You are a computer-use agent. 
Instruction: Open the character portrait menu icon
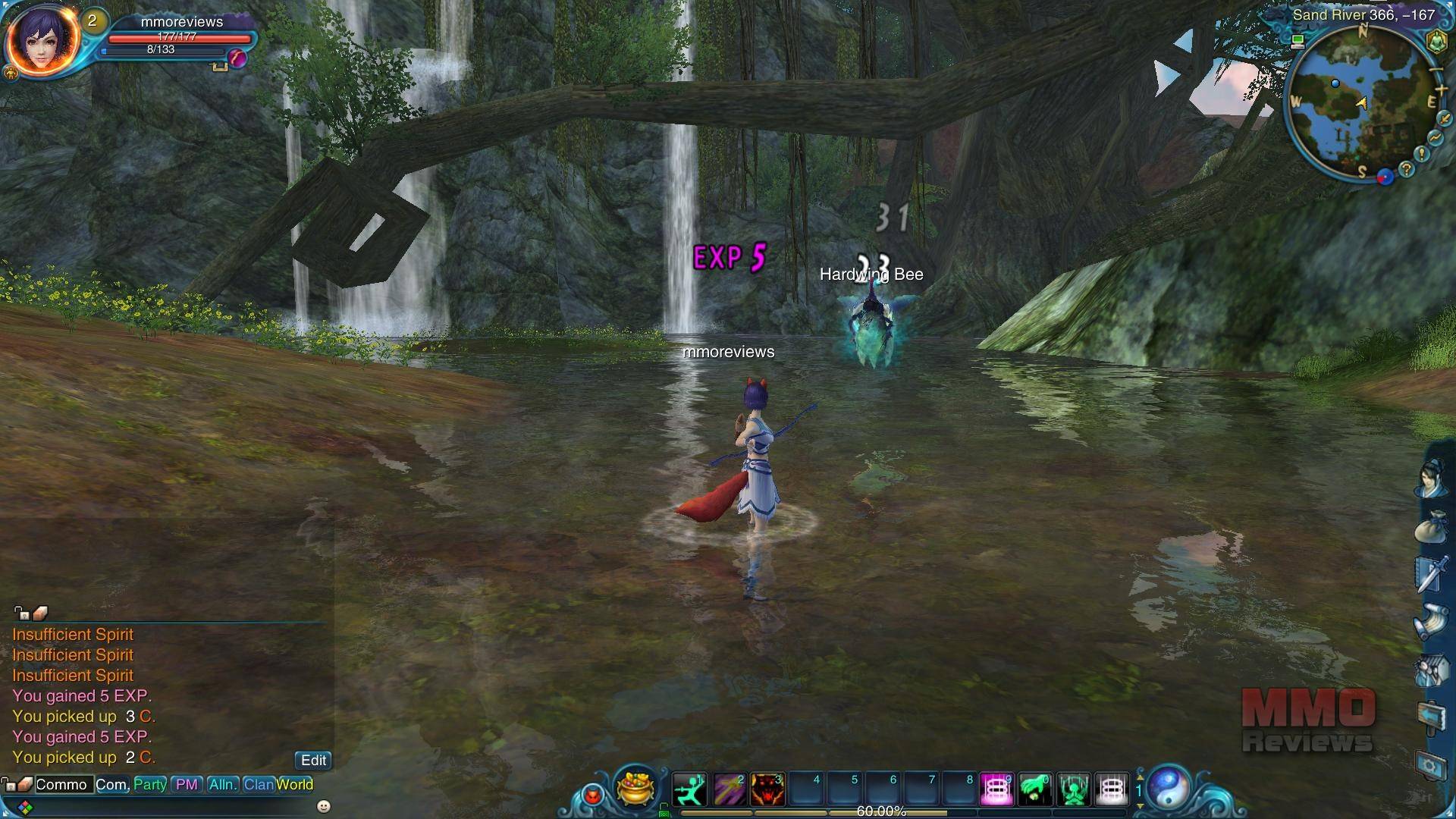pyautogui.click(x=1430, y=479)
